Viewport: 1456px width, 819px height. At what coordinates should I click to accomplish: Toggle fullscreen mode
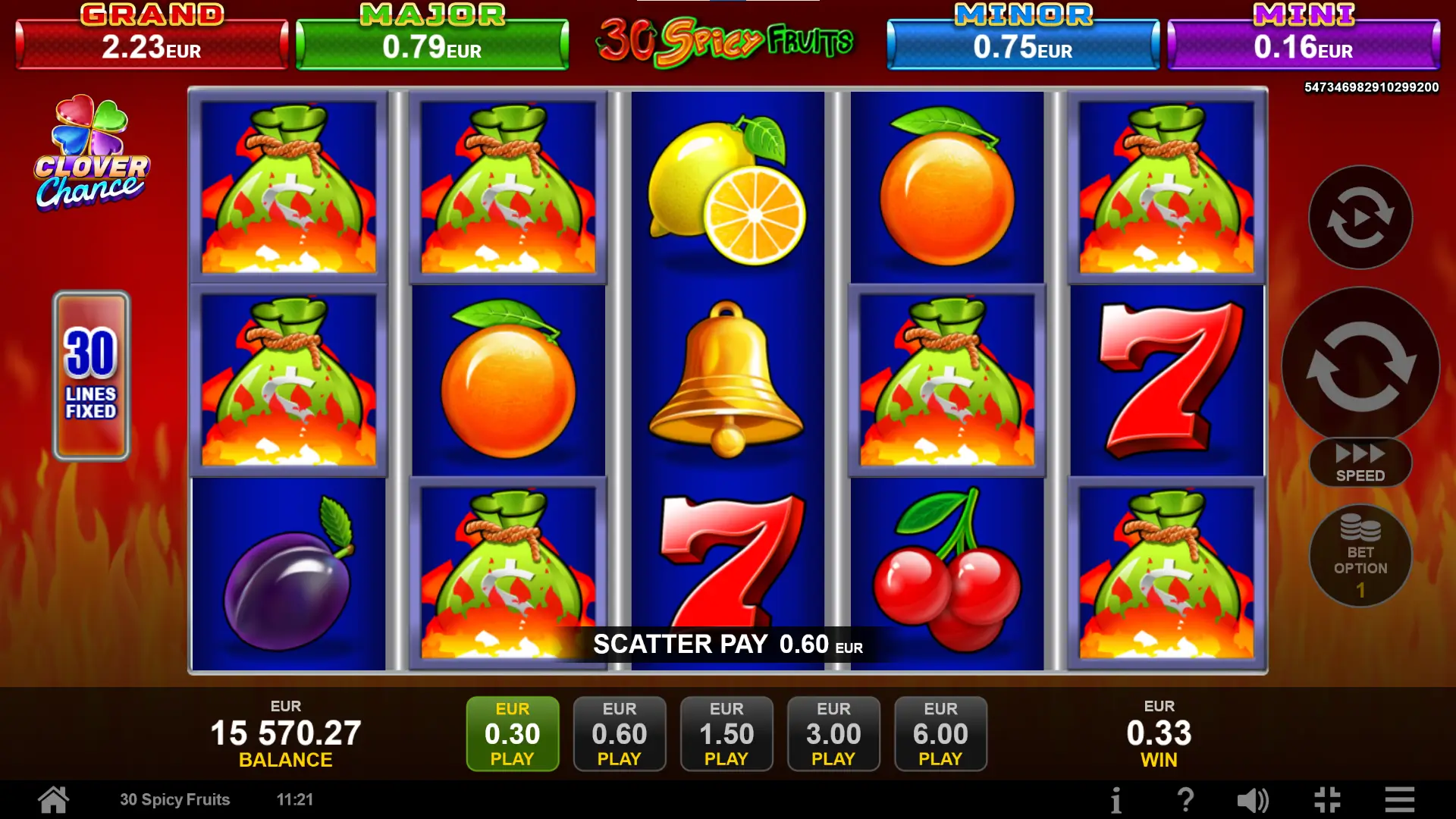click(x=1327, y=799)
